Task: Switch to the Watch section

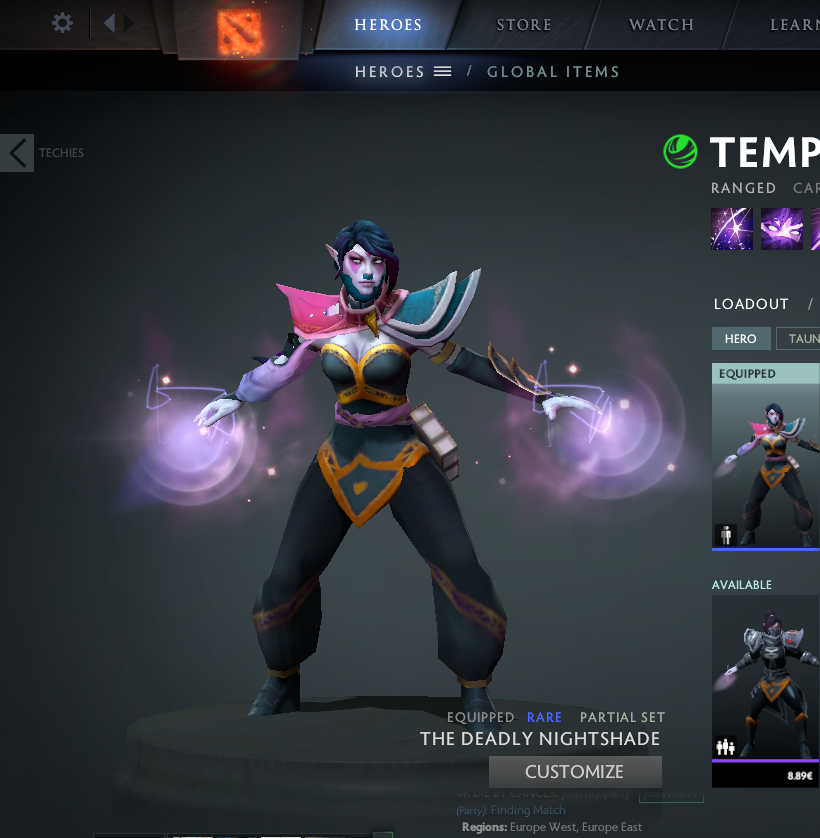Action: pos(661,25)
